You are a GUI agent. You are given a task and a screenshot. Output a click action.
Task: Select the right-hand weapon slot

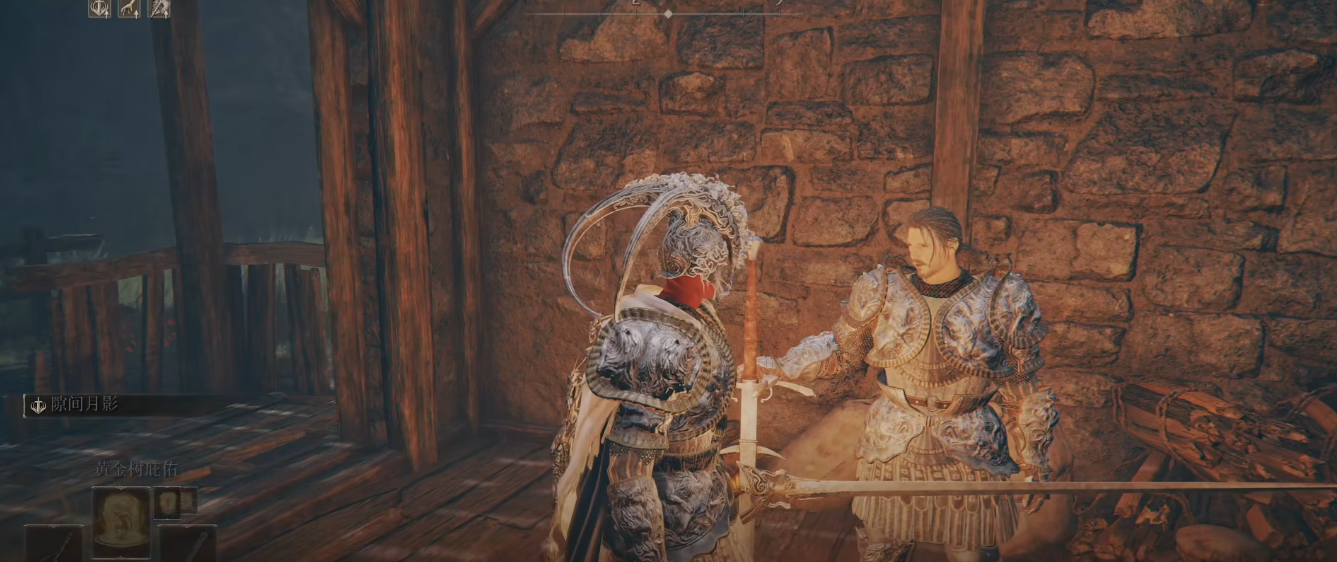[187, 544]
